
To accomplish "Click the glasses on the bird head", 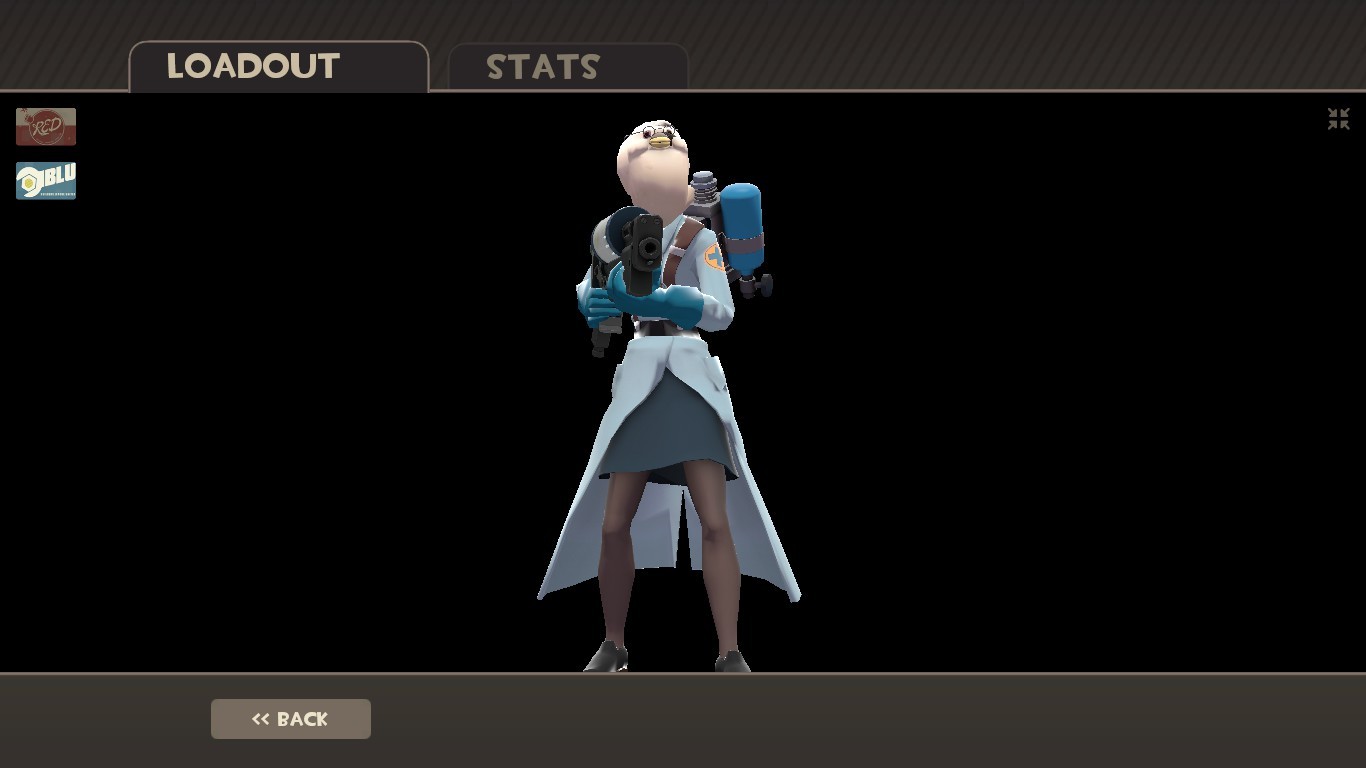I will [x=655, y=131].
